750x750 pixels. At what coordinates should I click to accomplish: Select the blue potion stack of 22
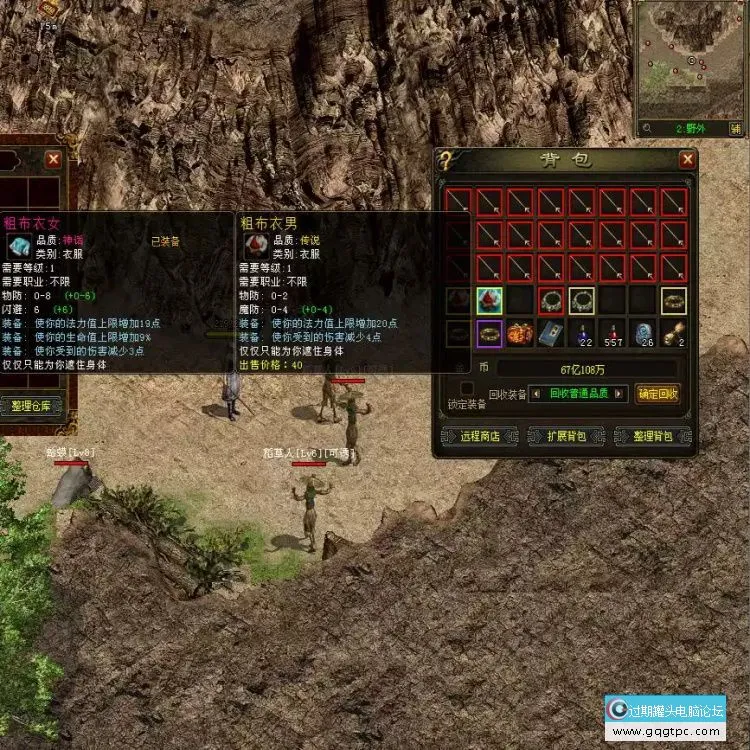point(582,333)
